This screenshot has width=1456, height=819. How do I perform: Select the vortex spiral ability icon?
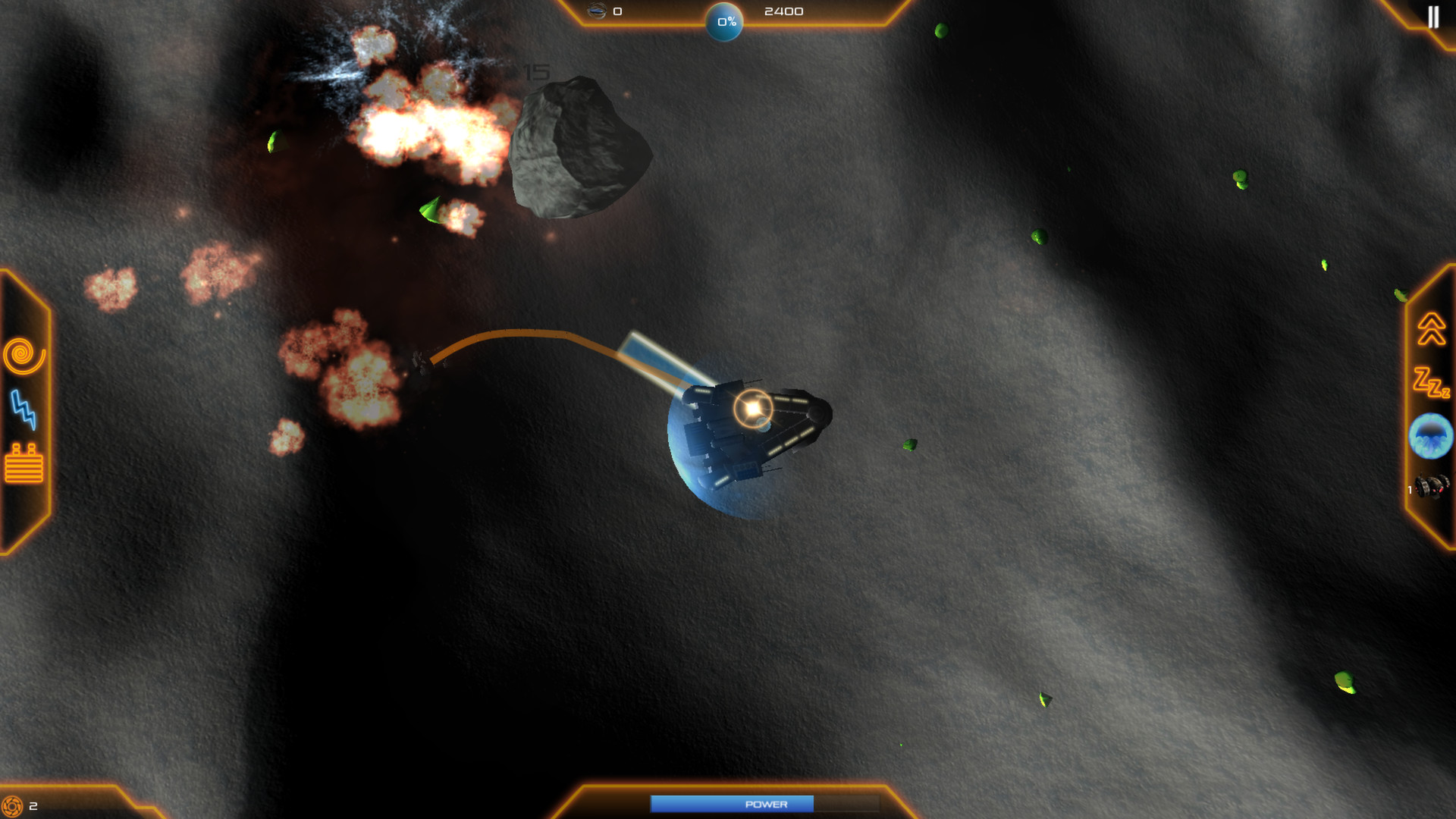click(22, 353)
